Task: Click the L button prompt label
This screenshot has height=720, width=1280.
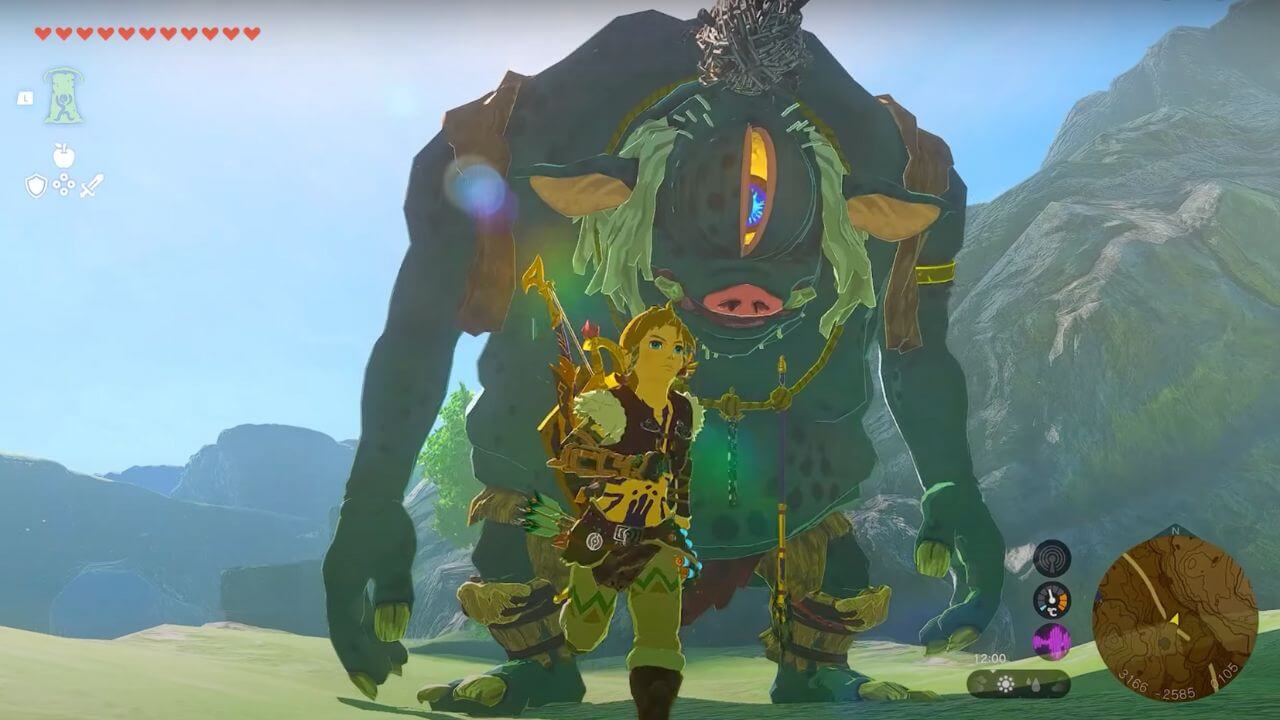Action: (x=24, y=98)
